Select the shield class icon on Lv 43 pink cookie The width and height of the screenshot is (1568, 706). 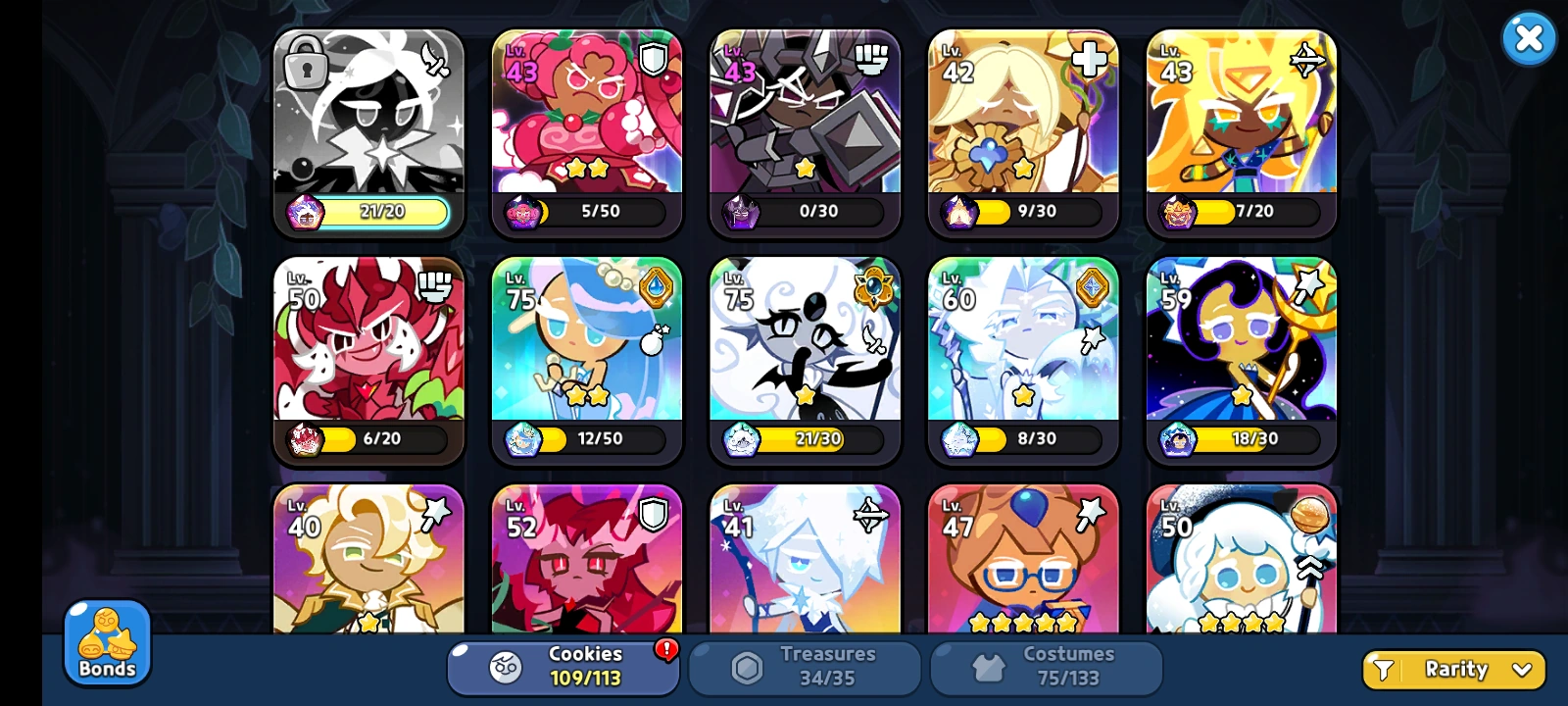coord(652,59)
